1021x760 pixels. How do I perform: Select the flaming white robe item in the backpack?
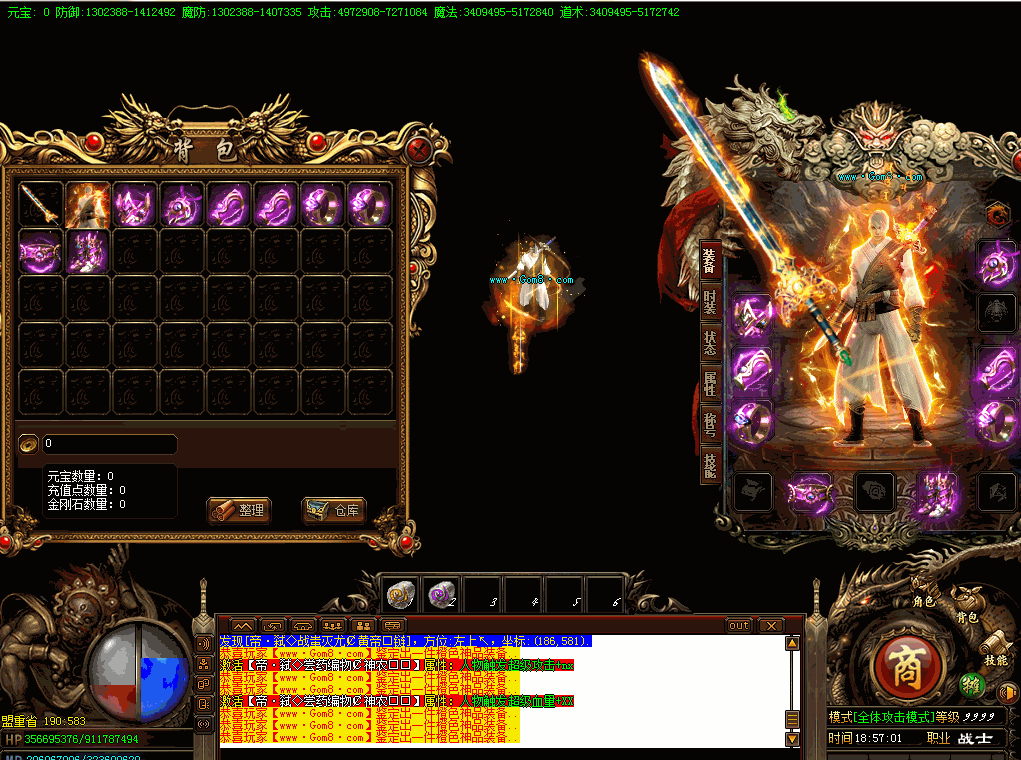pos(88,204)
